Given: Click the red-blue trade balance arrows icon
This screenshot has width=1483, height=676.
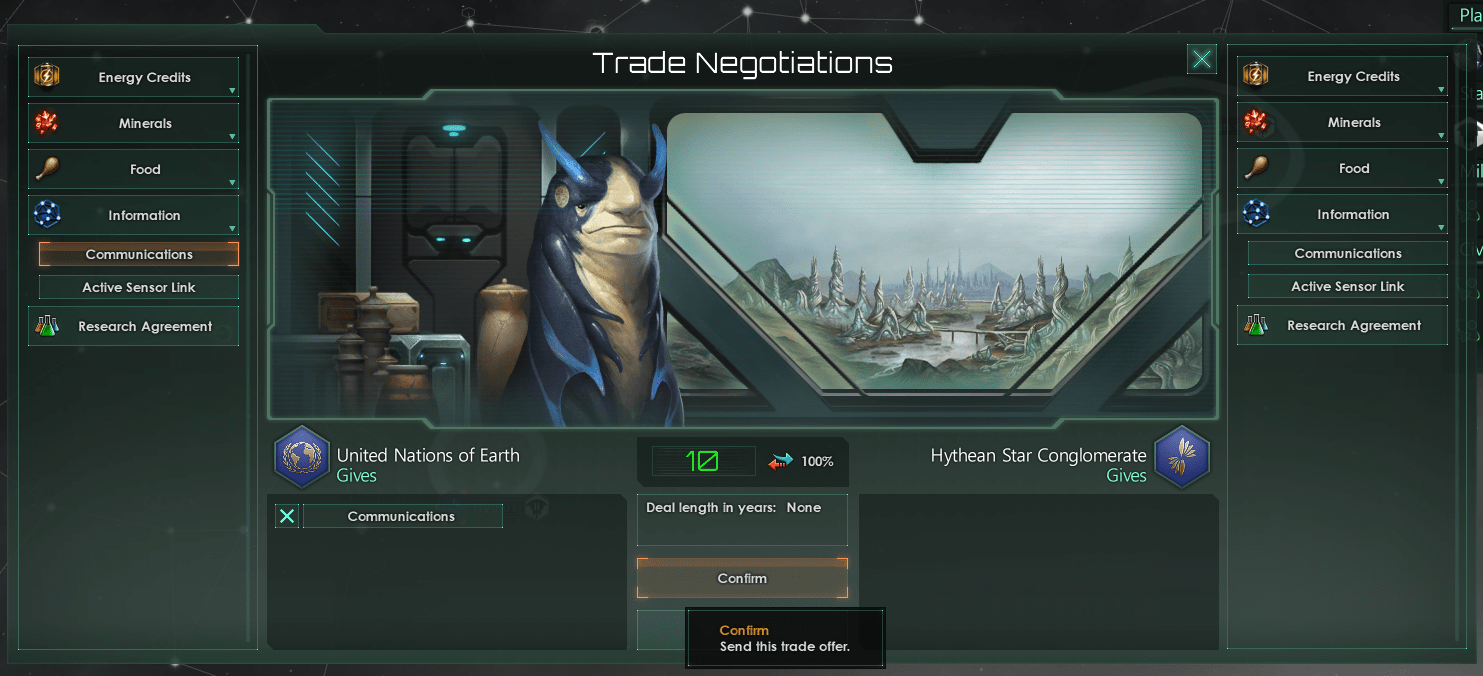Looking at the screenshot, I should coord(780,461).
